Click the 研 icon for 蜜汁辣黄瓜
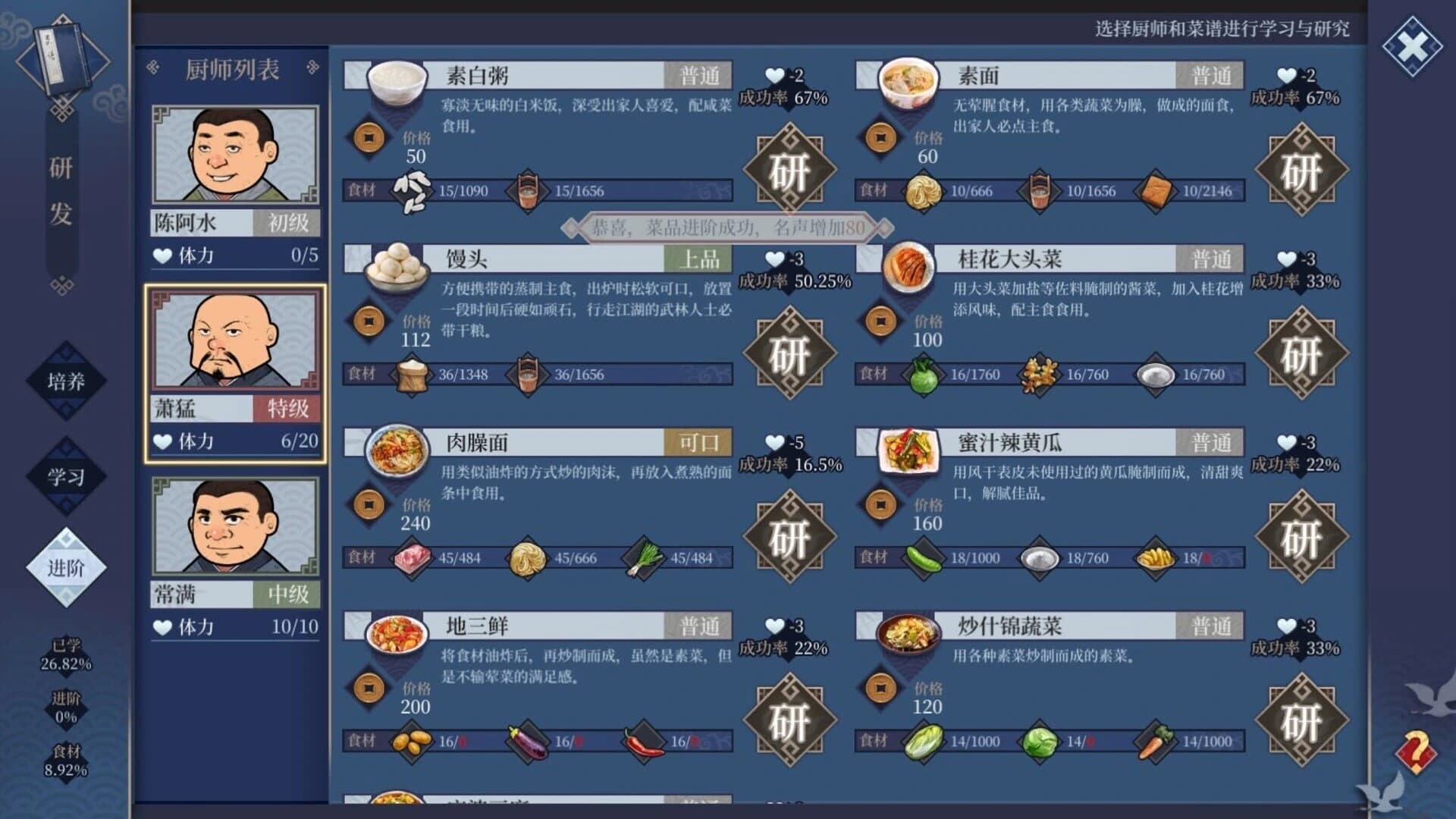 [x=1301, y=540]
